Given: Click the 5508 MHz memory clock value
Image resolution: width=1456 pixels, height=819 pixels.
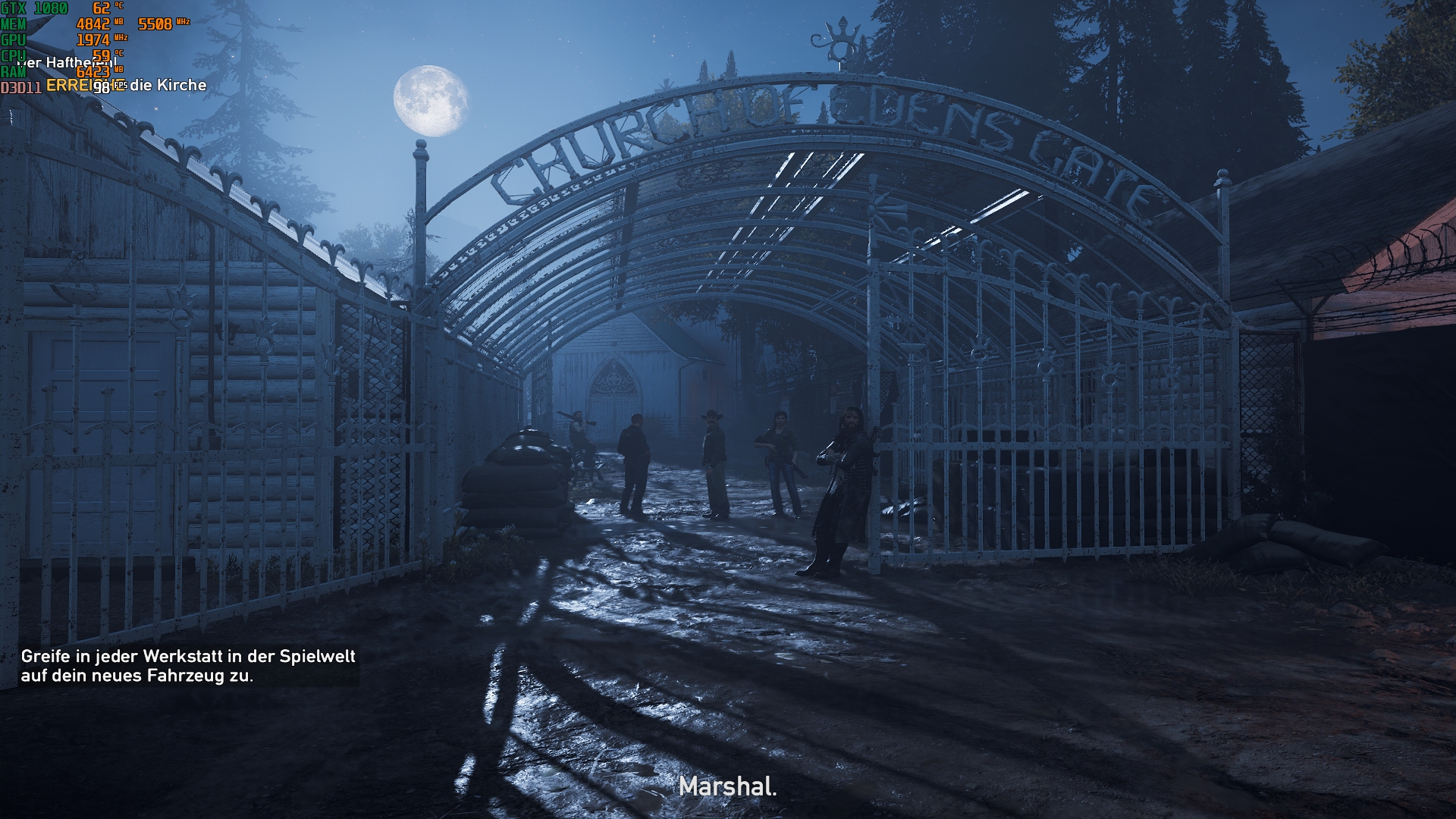Looking at the screenshot, I should (155, 23).
